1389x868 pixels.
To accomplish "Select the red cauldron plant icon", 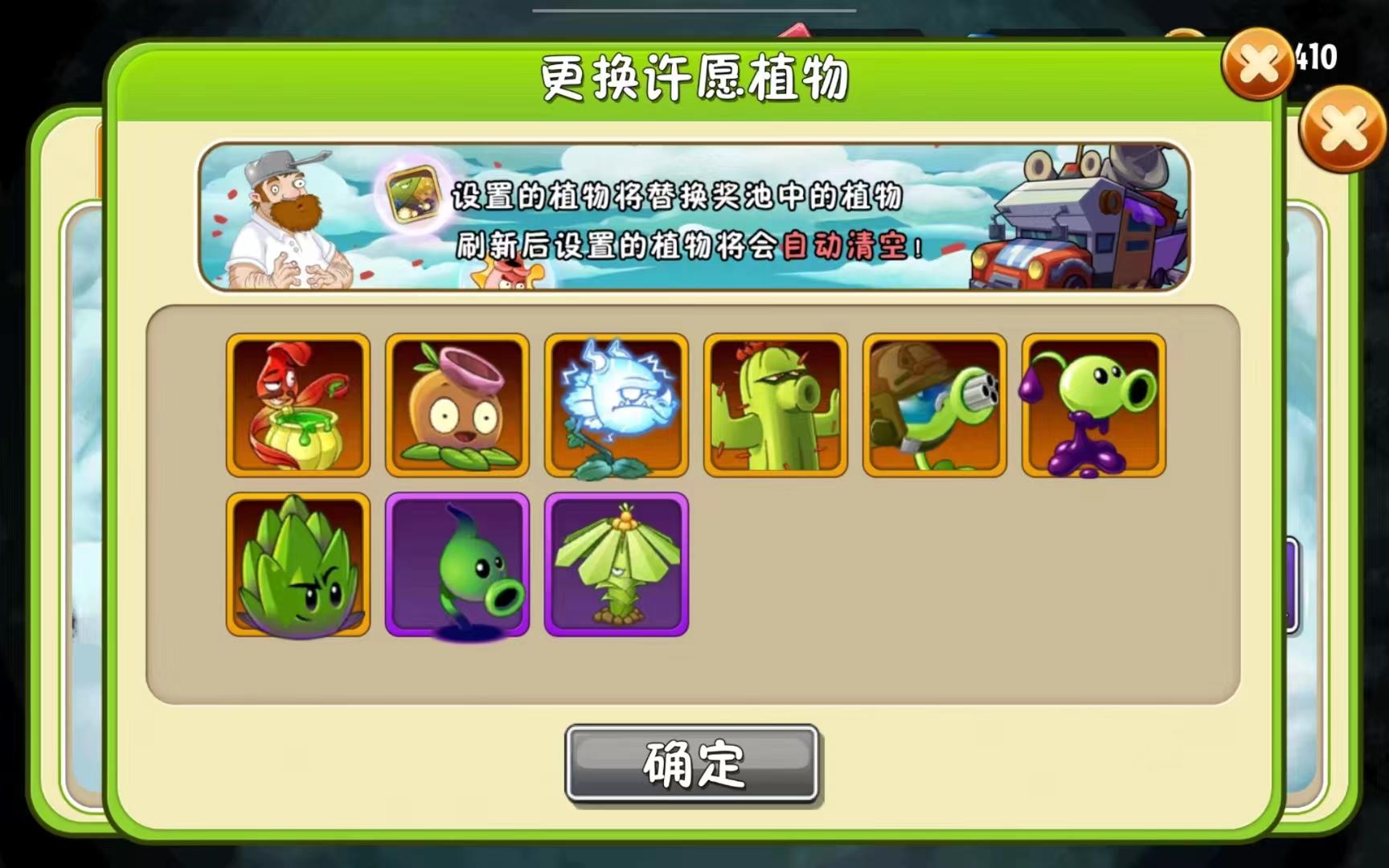I will tap(297, 405).
